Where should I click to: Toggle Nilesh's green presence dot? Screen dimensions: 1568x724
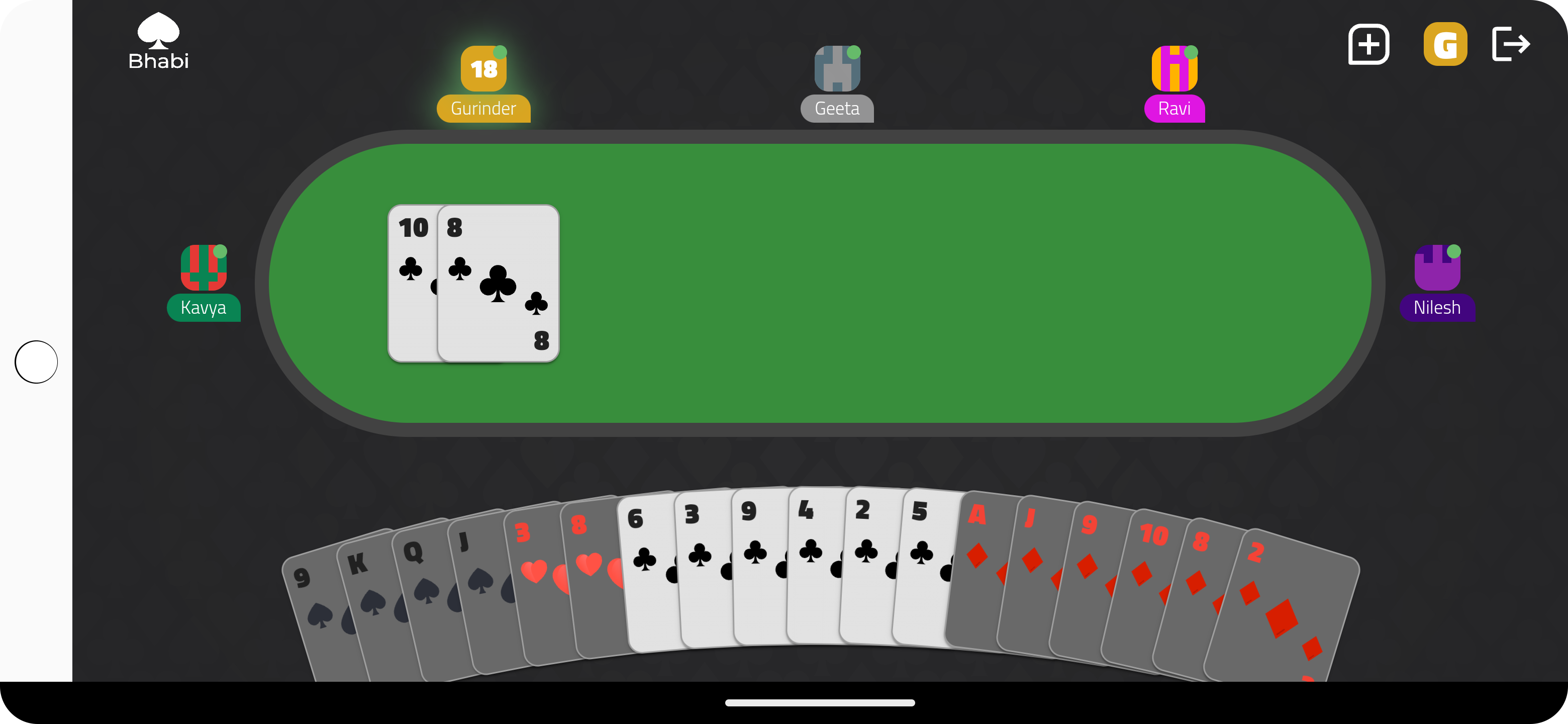1454,251
